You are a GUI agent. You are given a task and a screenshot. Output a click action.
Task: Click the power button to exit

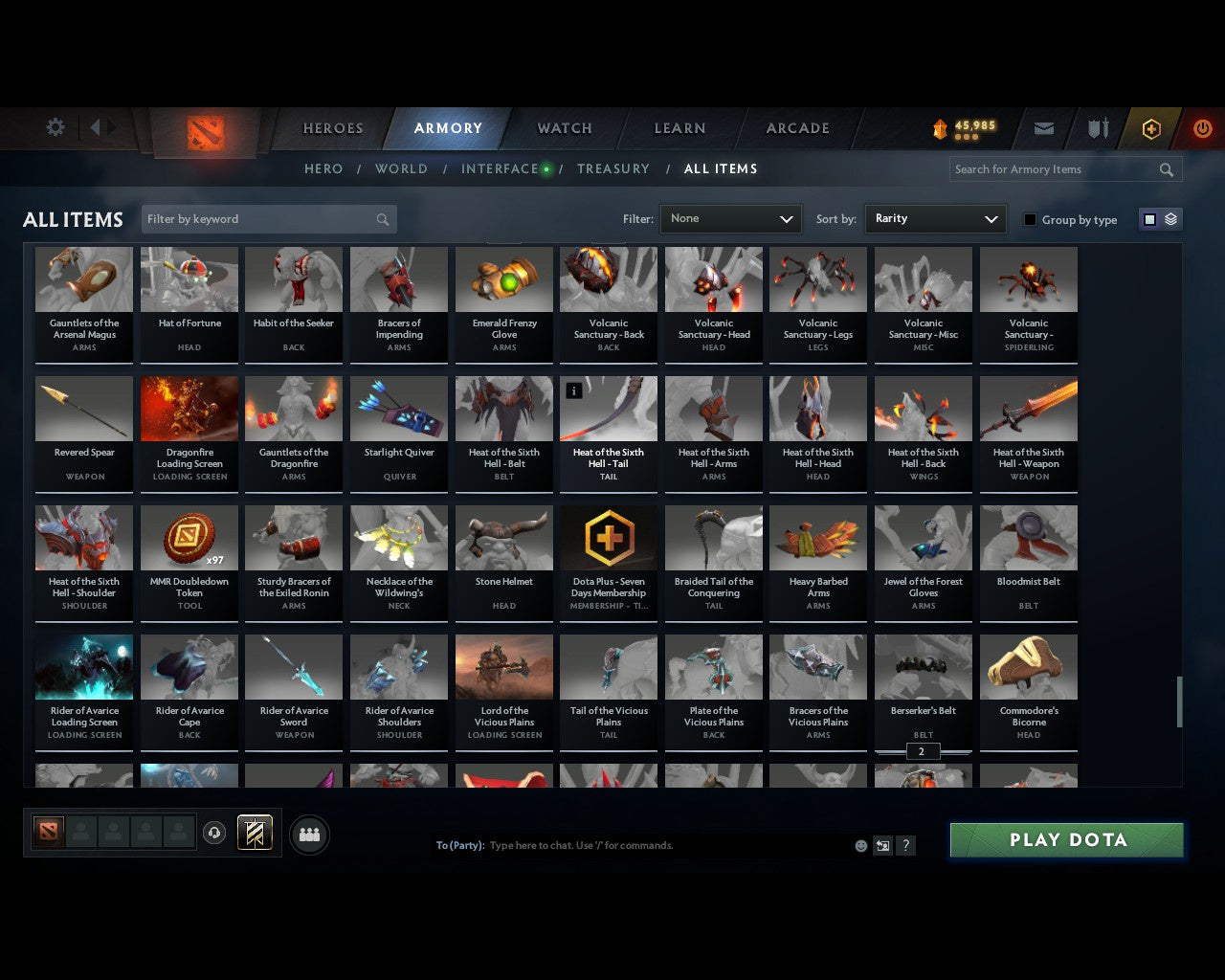point(1203,128)
